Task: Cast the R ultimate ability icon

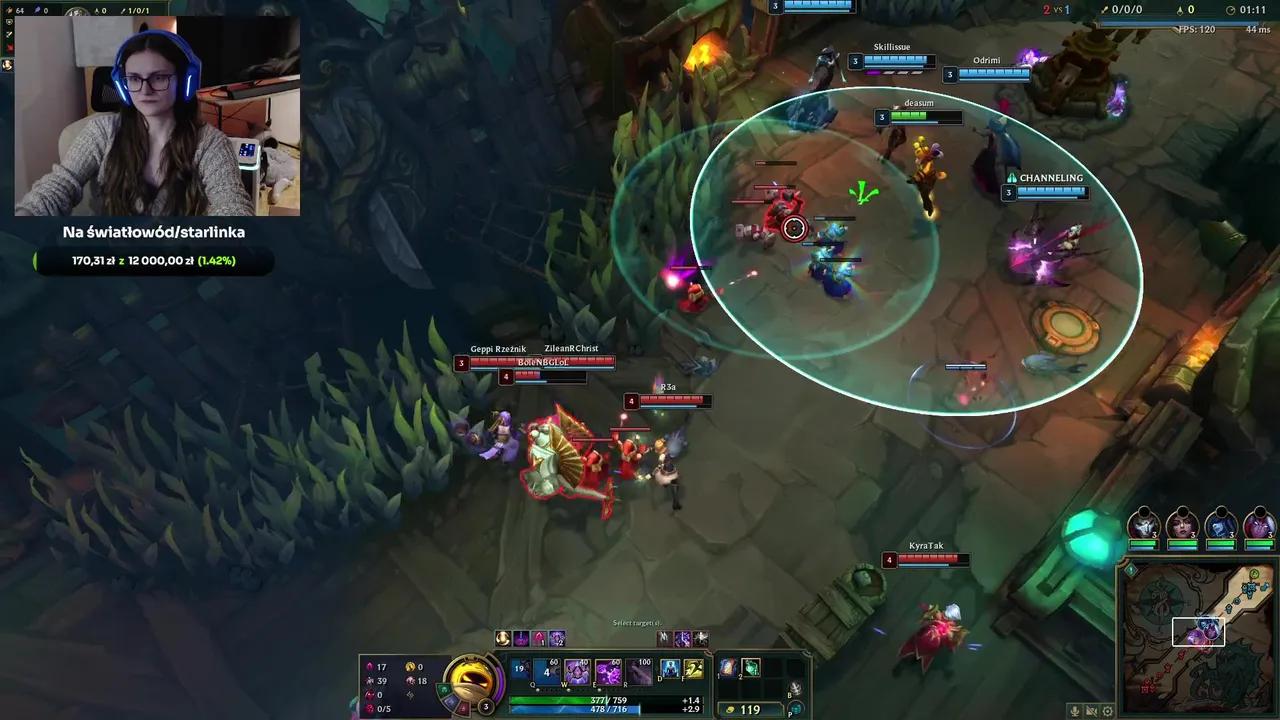Action: tap(637, 670)
